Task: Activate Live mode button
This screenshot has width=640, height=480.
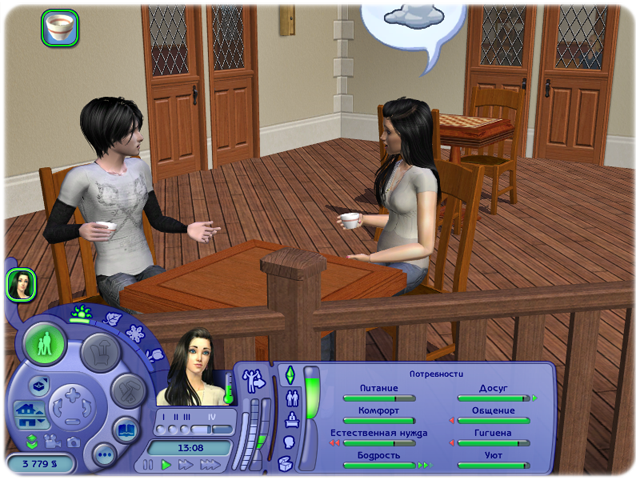Action: [x=44, y=343]
